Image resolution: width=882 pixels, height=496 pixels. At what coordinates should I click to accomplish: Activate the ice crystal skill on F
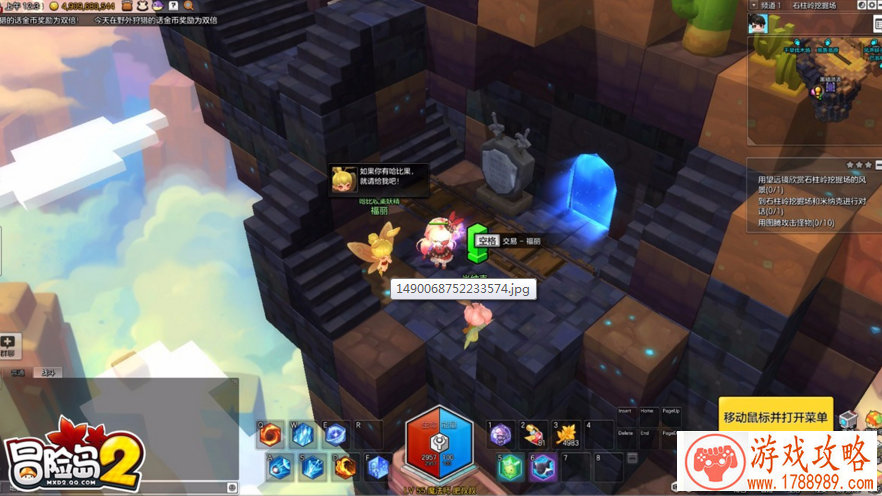tap(378, 466)
